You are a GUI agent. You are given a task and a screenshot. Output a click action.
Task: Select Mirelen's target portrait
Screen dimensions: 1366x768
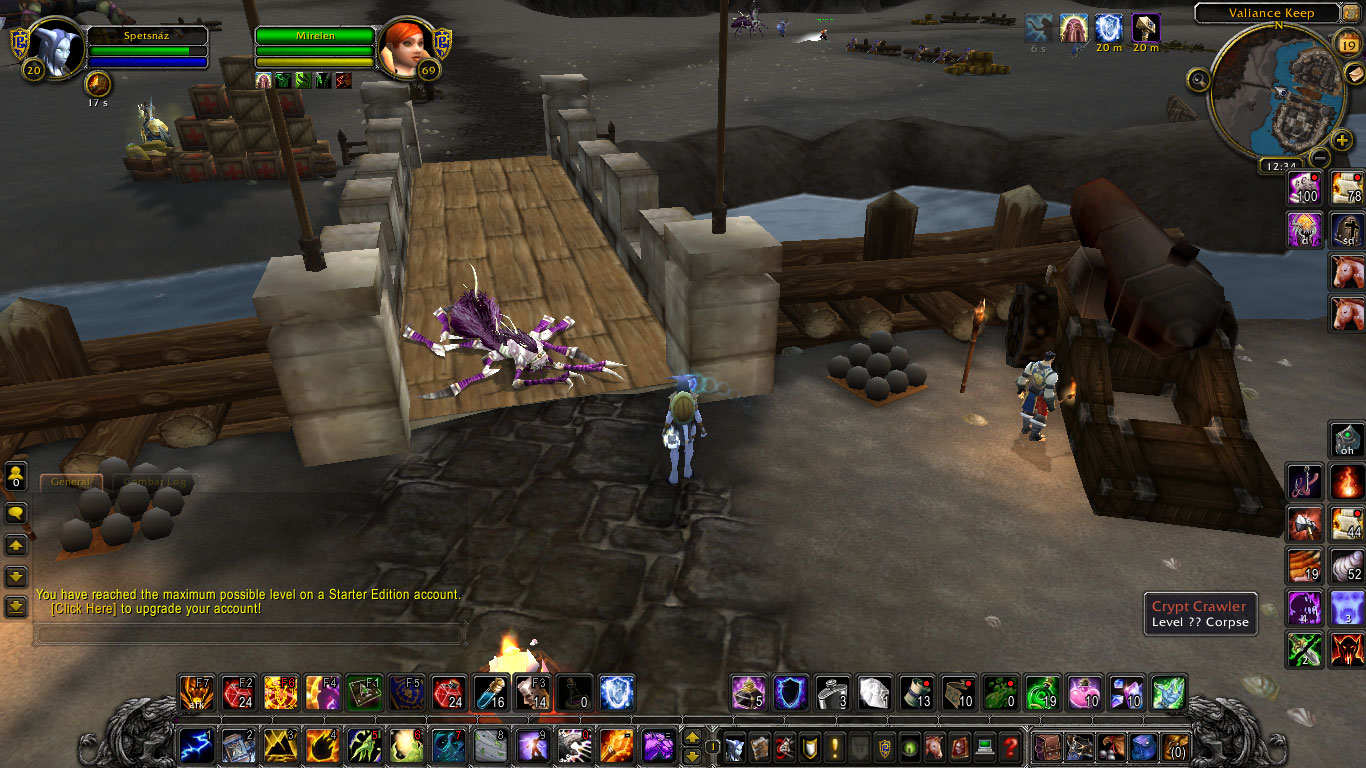(x=406, y=47)
